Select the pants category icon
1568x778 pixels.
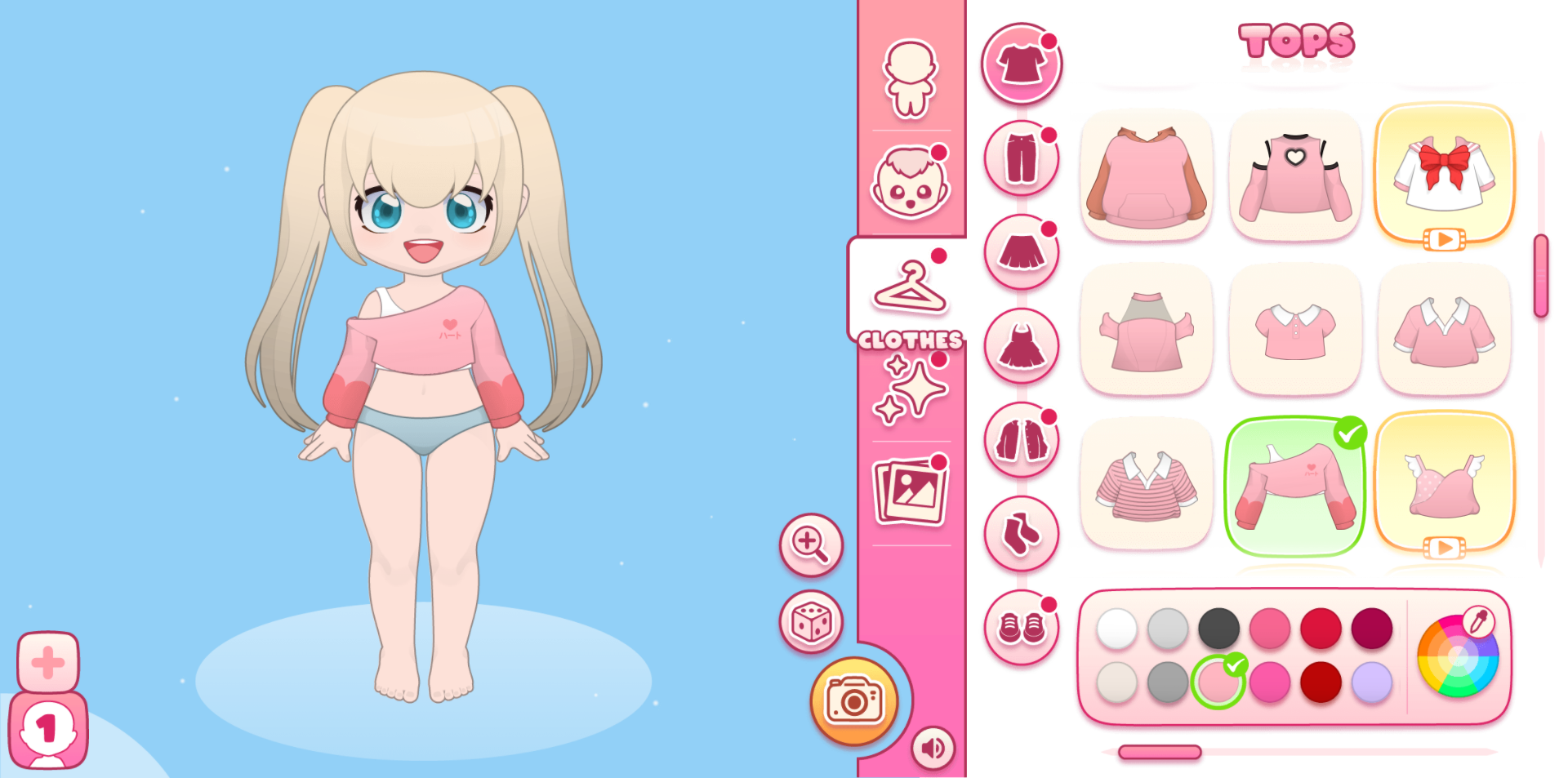1022,158
